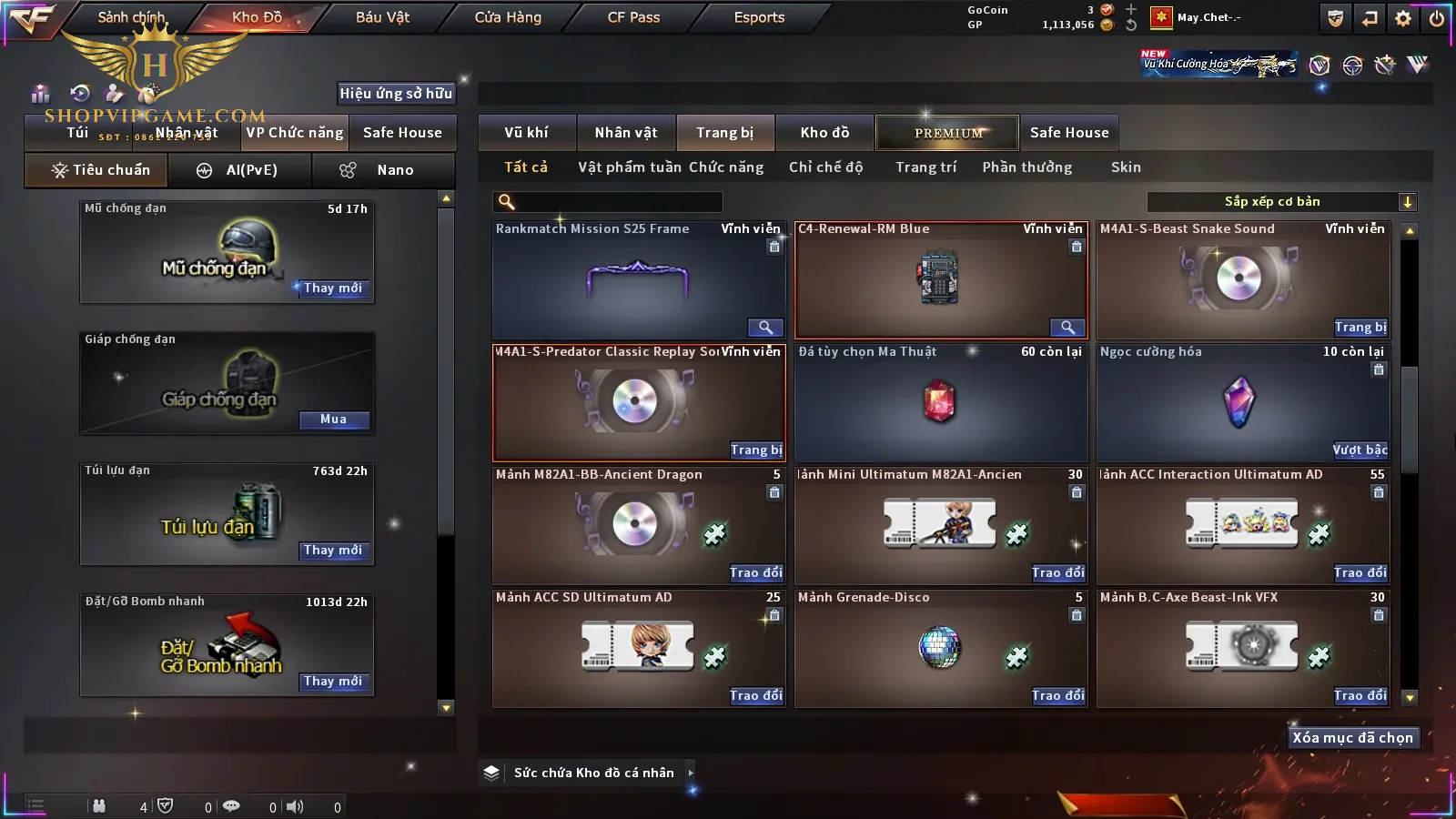Select the PREMIUM inventory tab

click(x=948, y=133)
